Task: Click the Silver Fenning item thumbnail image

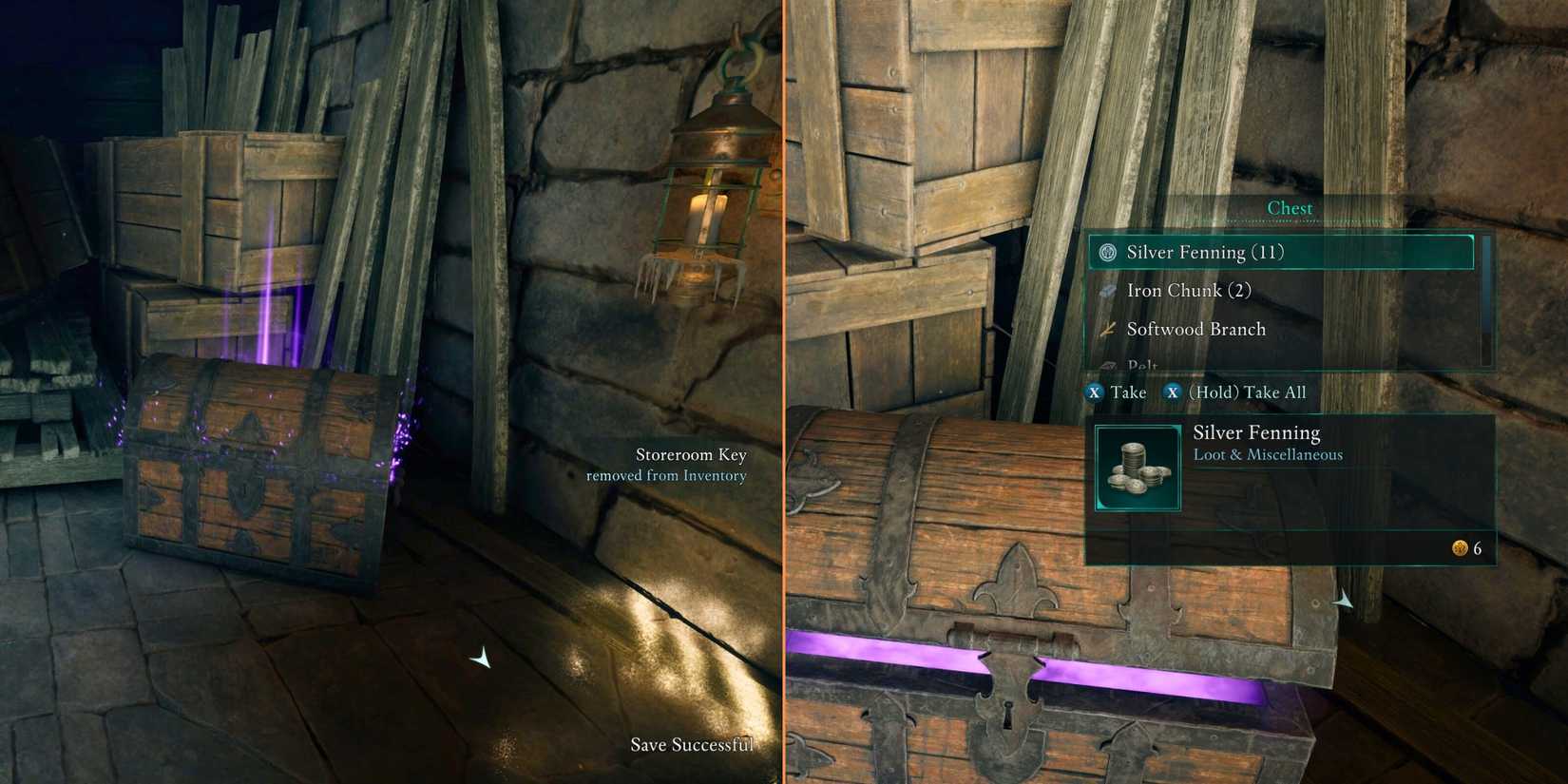Action: point(1137,468)
